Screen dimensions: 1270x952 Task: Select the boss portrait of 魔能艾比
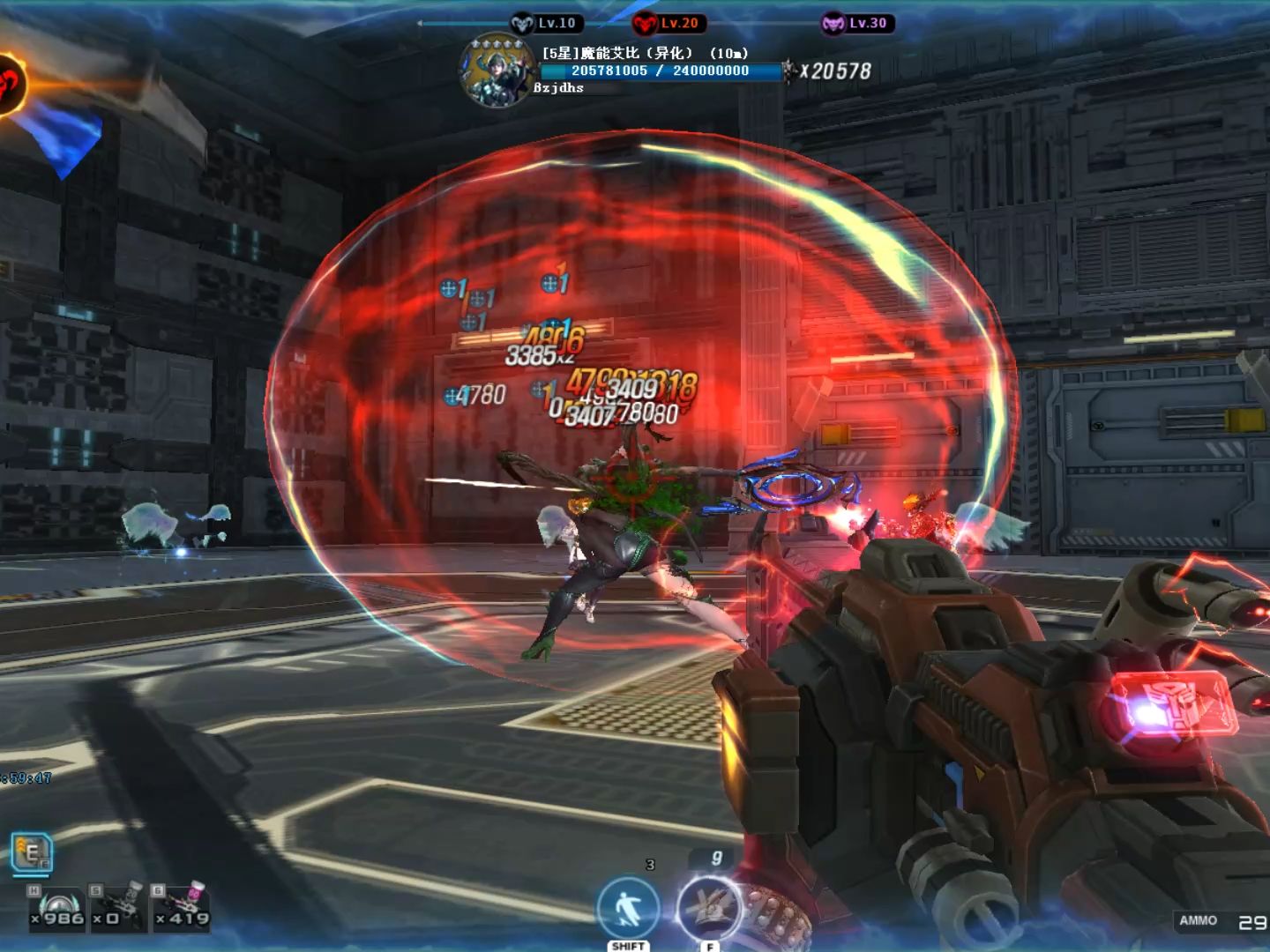497,71
